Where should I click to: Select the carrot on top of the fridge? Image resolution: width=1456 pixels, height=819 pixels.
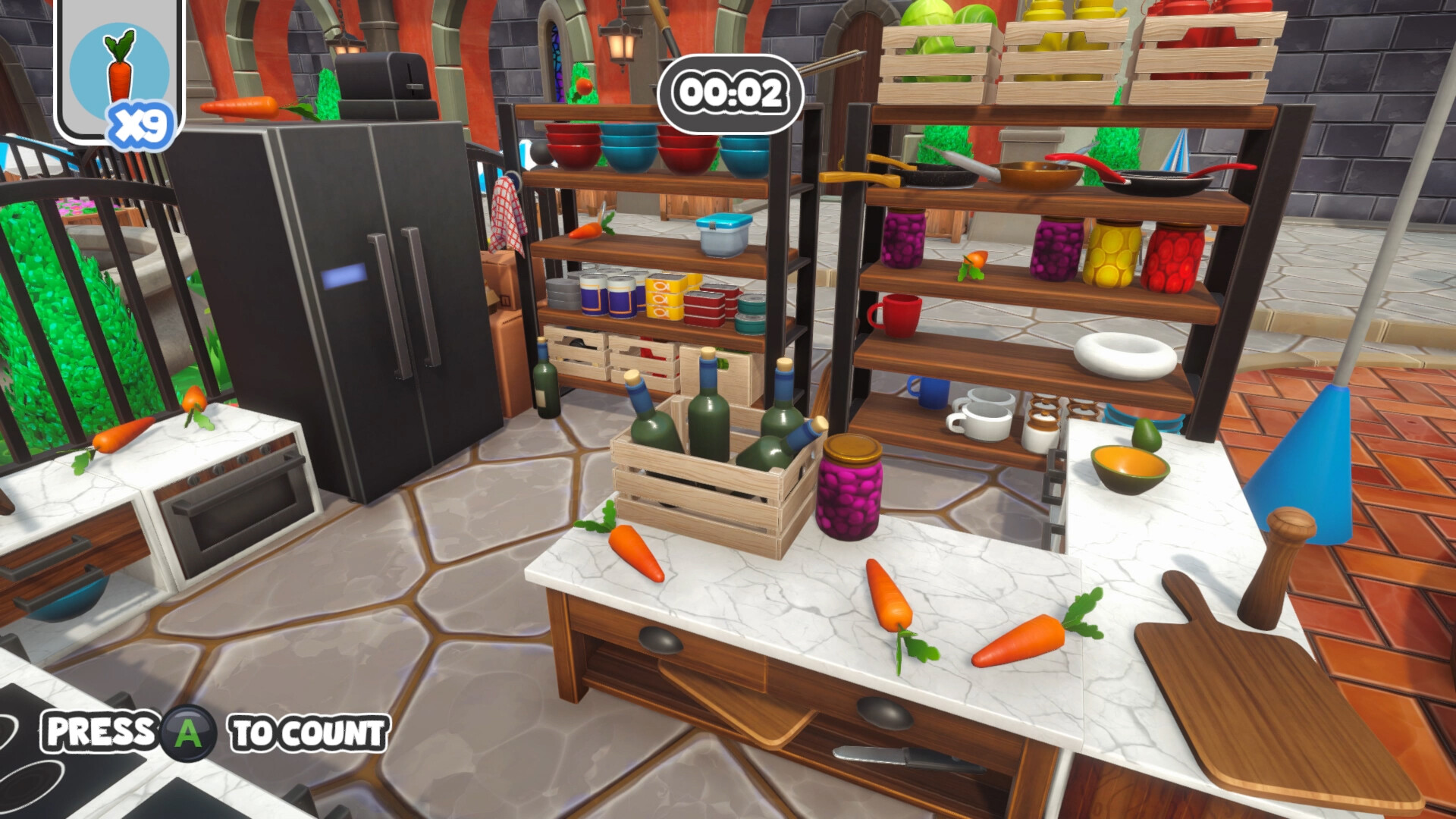click(243, 106)
